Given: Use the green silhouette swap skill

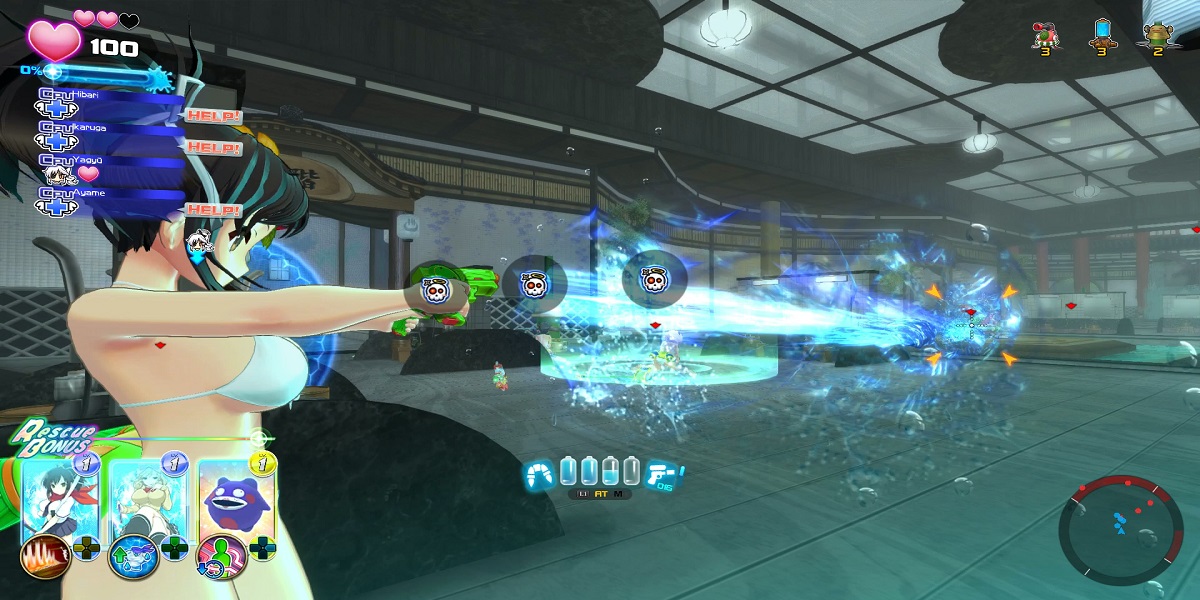Looking at the screenshot, I should (219, 556).
